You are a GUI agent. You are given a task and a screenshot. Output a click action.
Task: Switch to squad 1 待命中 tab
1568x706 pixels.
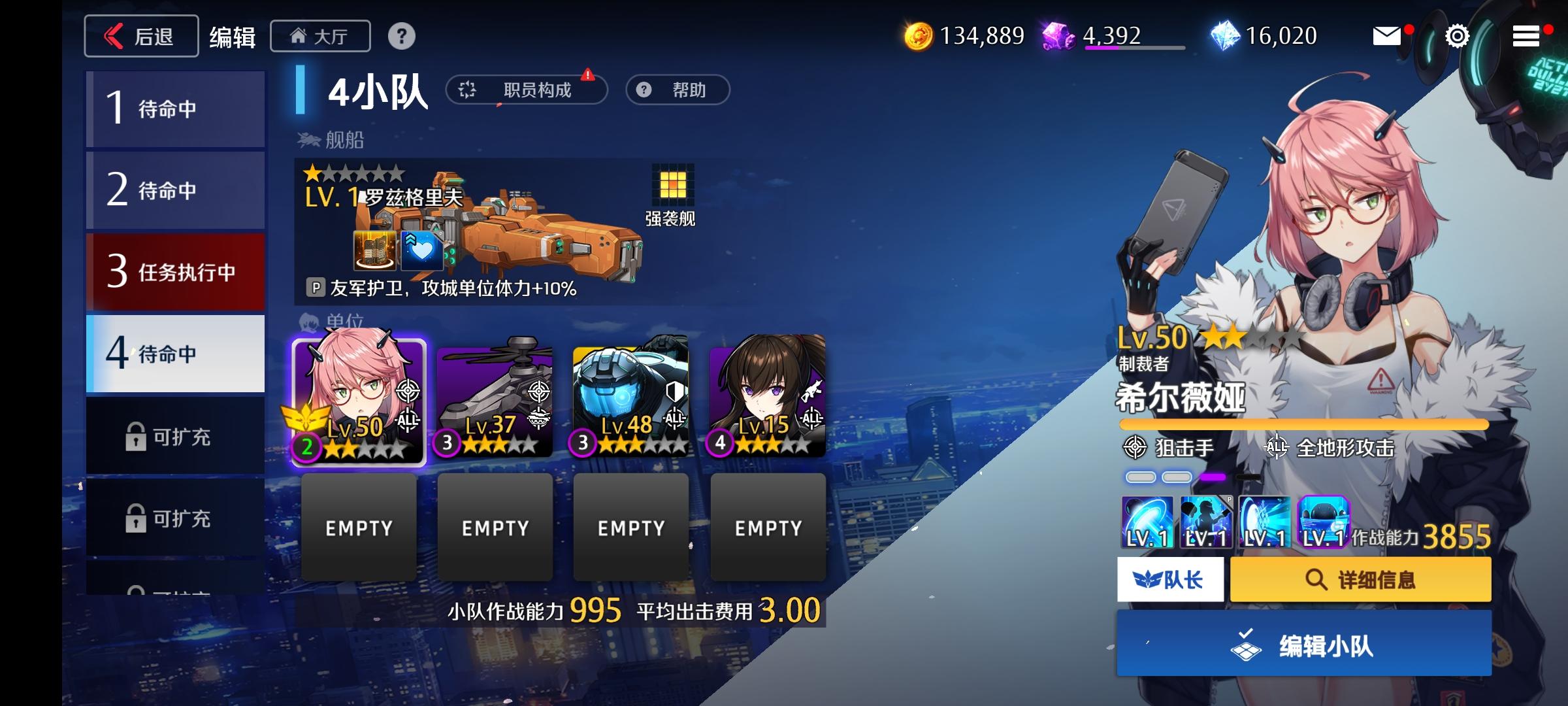(x=174, y=109)
